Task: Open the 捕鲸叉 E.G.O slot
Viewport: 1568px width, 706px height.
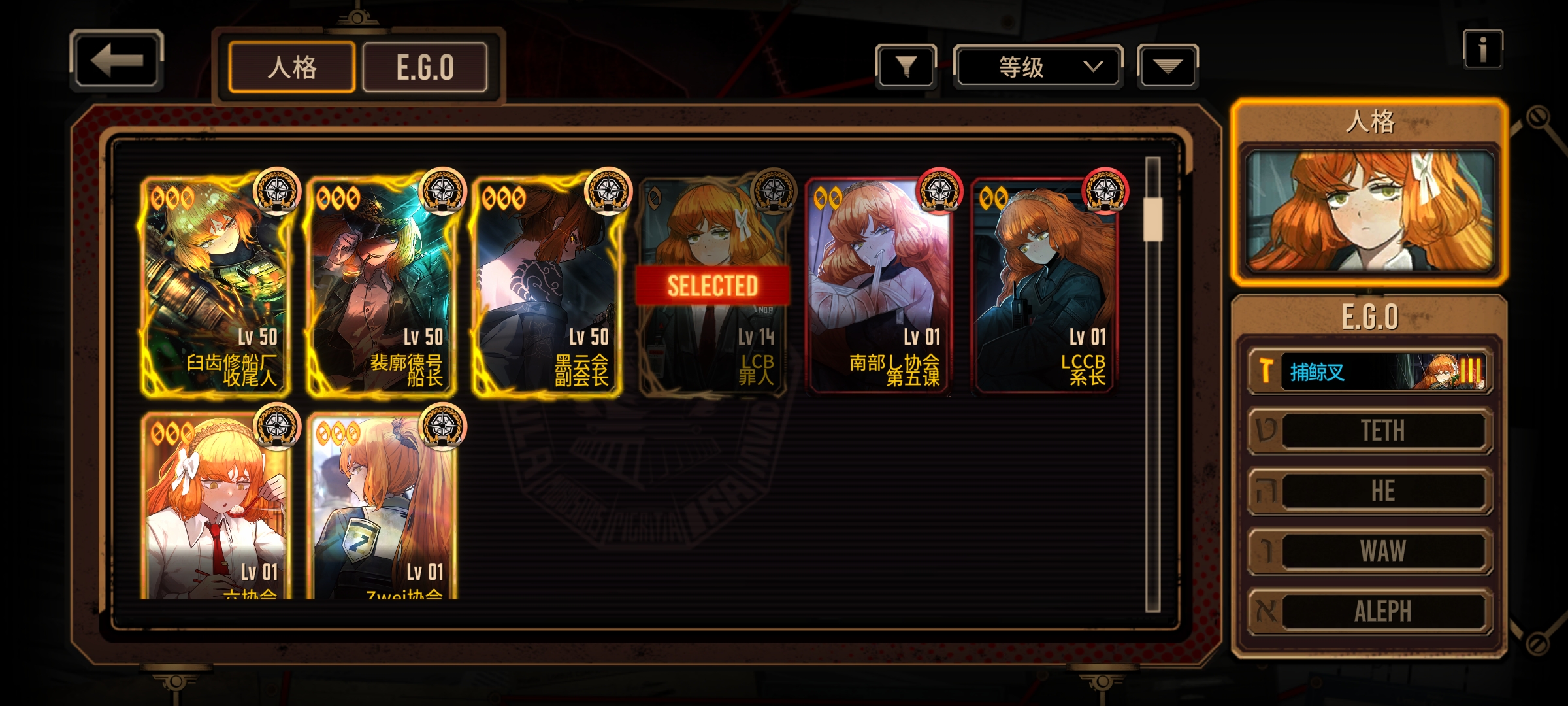Action: 1370,371
